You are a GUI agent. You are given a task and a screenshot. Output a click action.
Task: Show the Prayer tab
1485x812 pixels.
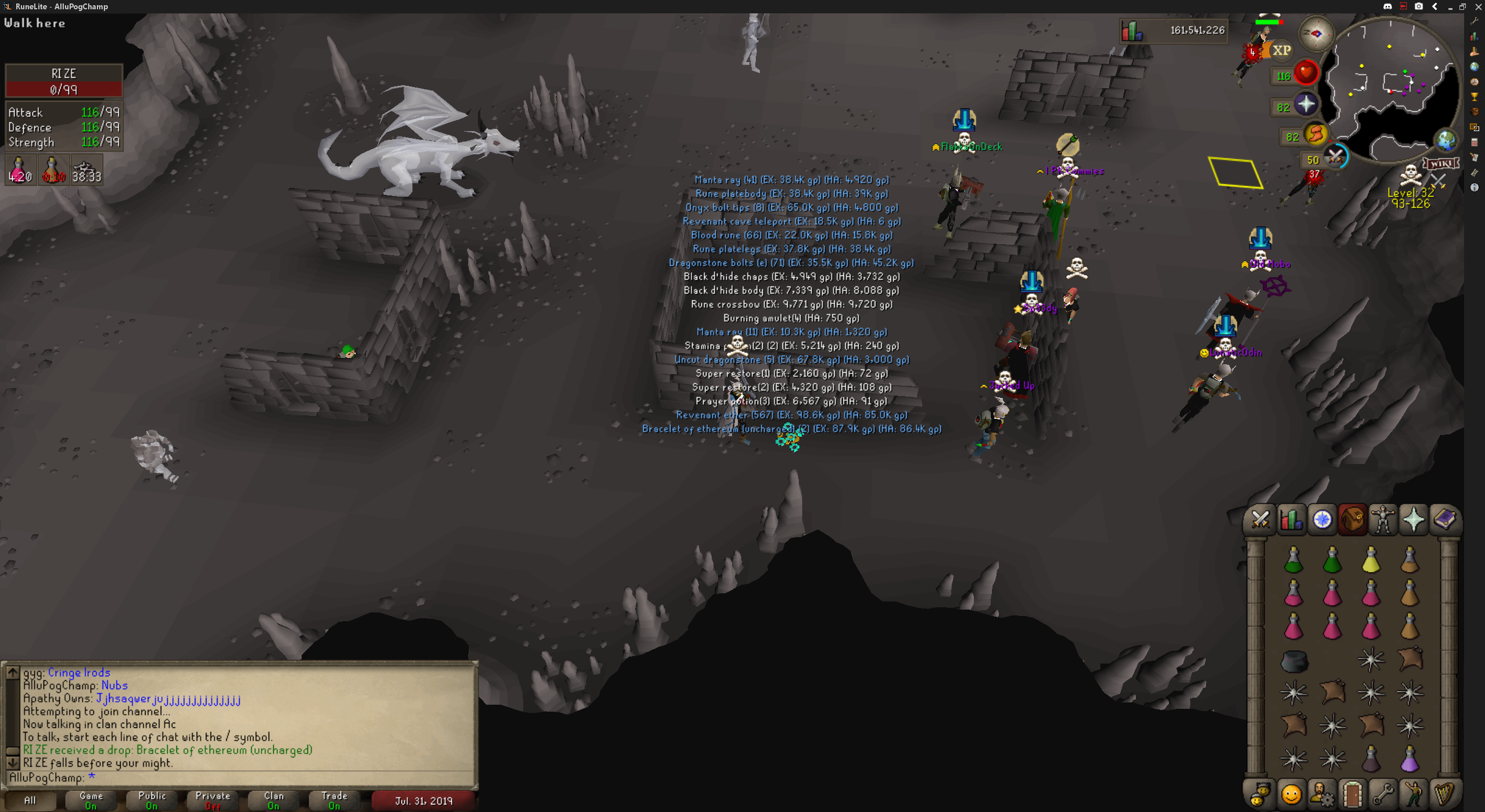tap(1413, 519)
